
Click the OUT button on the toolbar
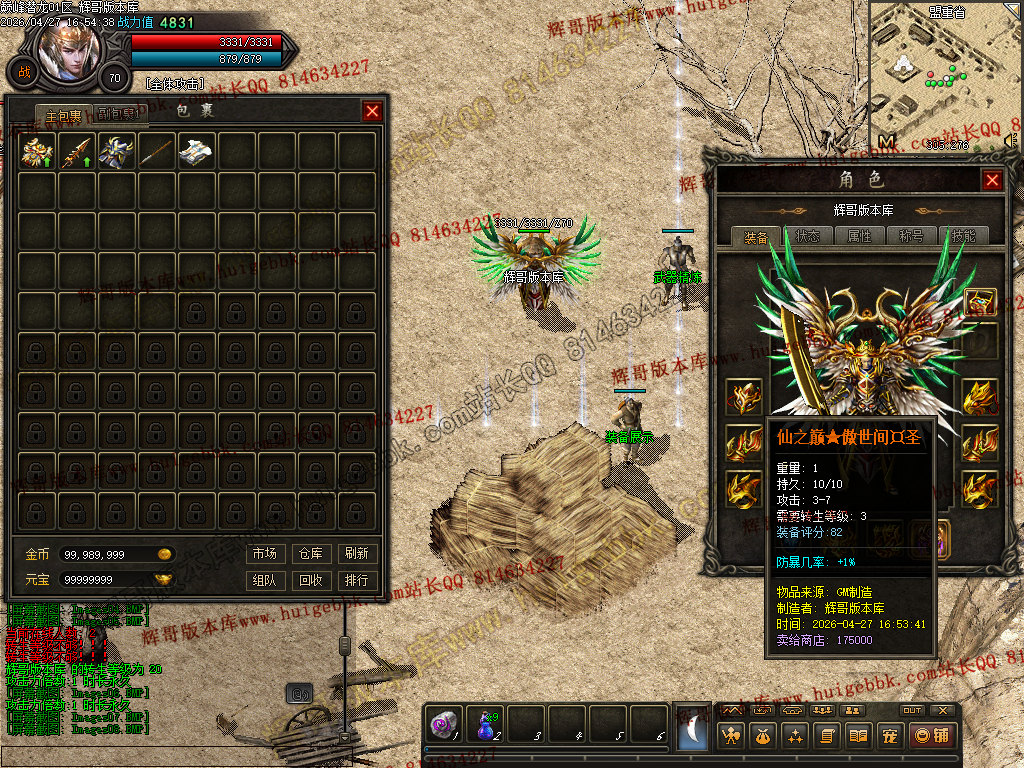(x=912, y=710)
